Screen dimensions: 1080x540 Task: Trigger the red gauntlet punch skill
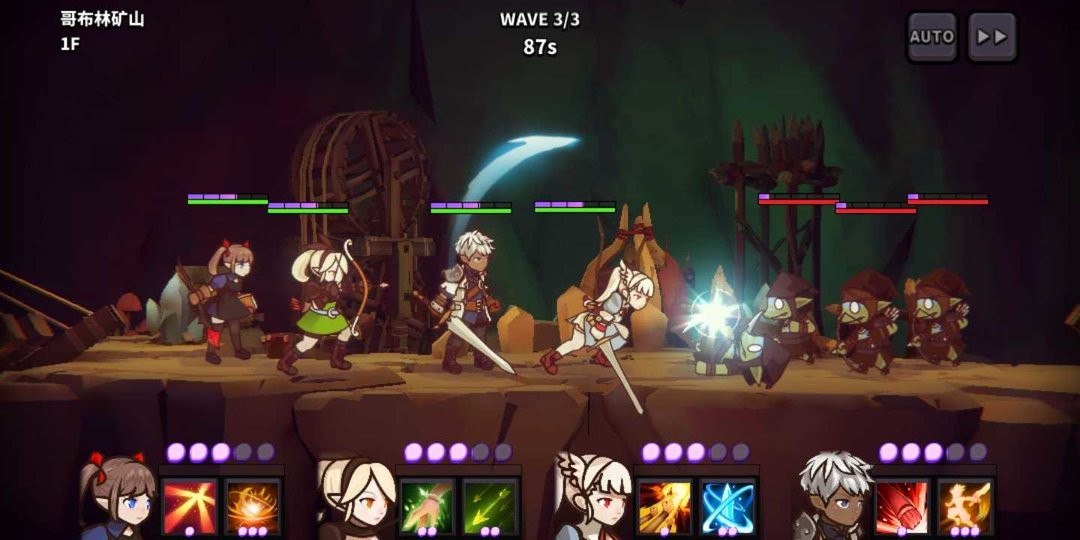[x=903, y=506]
